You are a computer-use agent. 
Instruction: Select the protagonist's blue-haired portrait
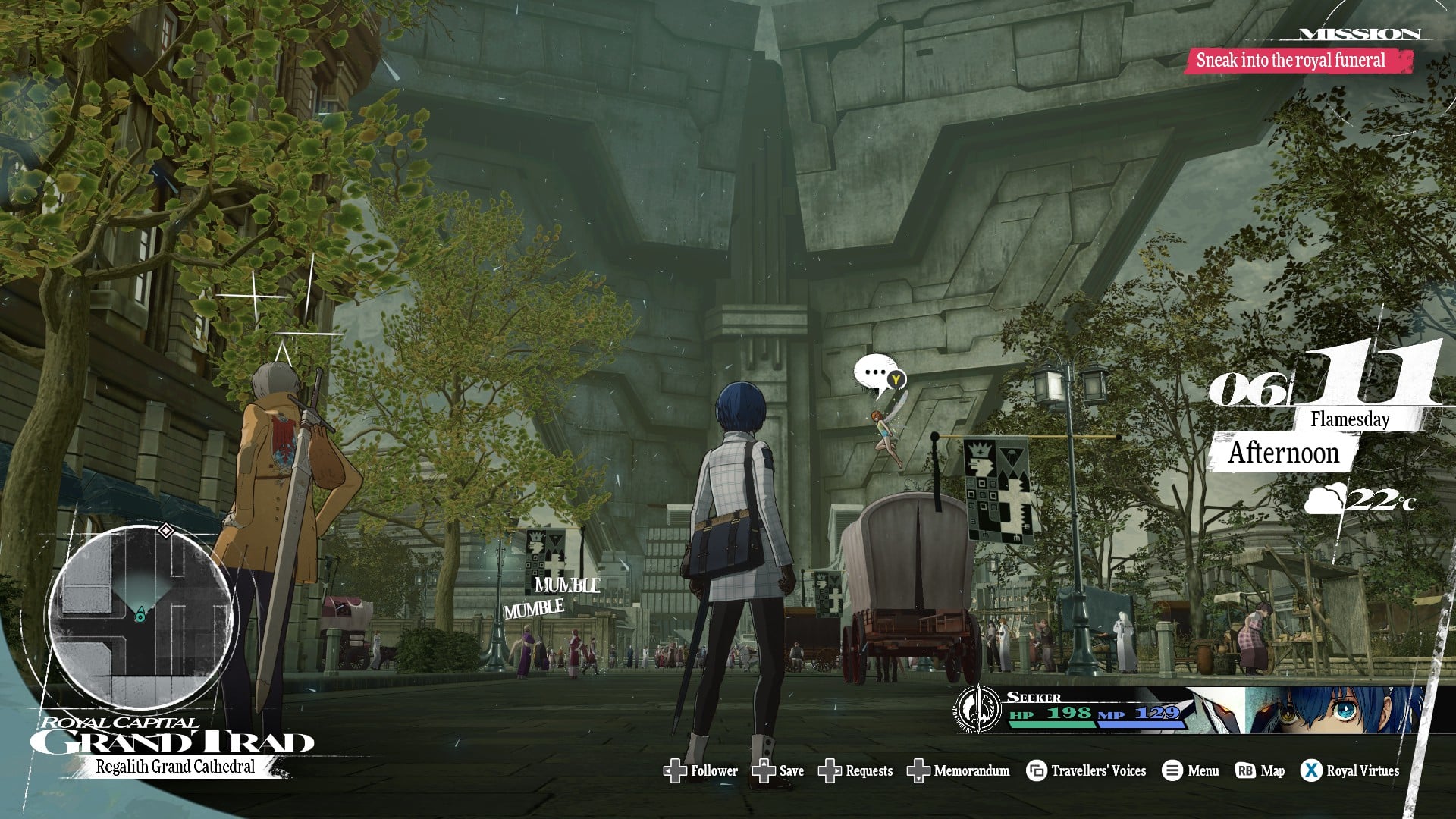point(1335,711)
